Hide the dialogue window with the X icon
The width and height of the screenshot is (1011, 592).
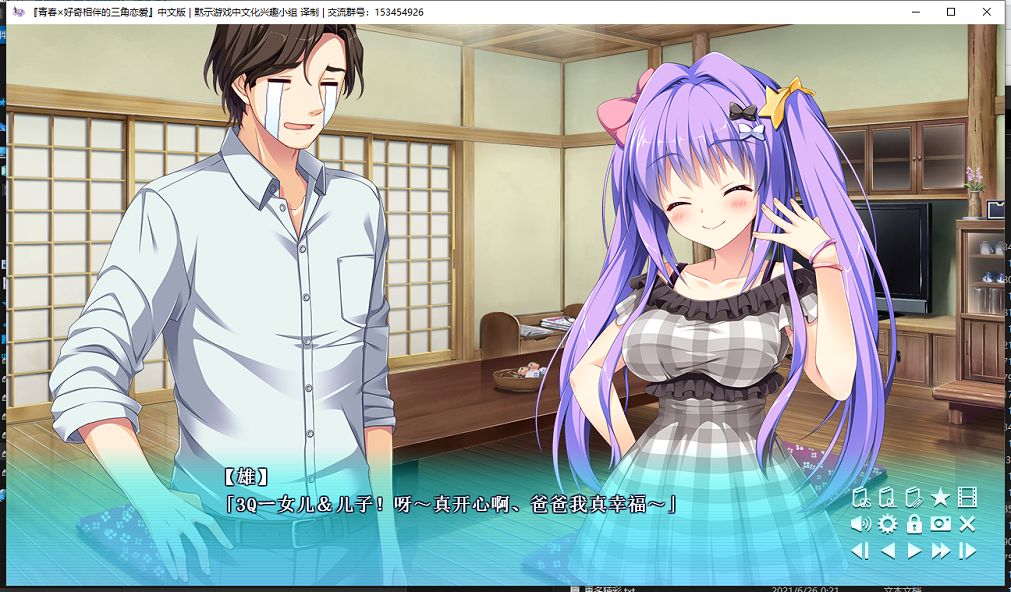[x=966, y=524]
